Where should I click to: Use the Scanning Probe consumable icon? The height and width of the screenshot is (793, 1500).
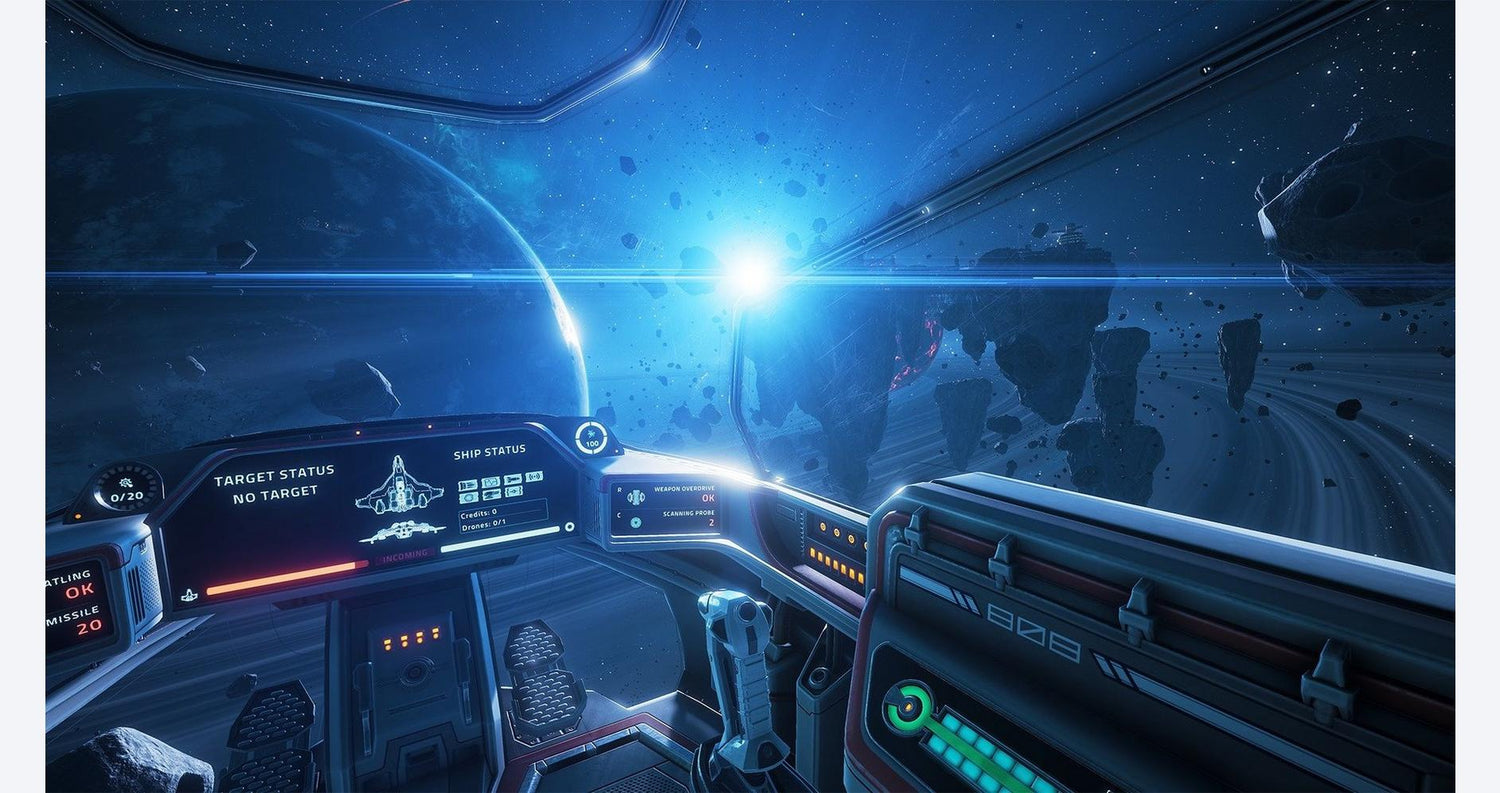pyautogui.click(x=636, y=522)
